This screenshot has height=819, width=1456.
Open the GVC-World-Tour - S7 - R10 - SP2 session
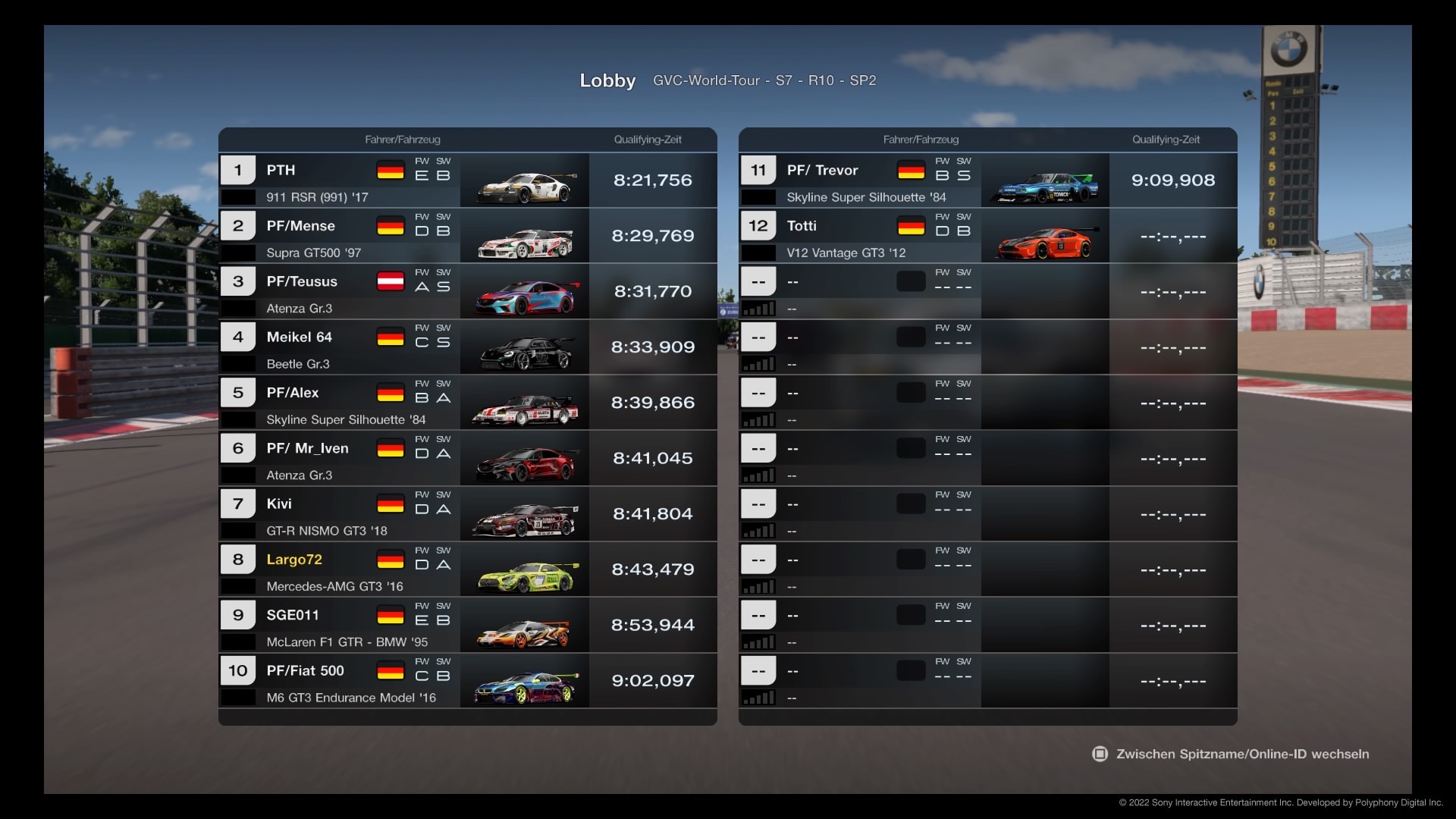764,80
